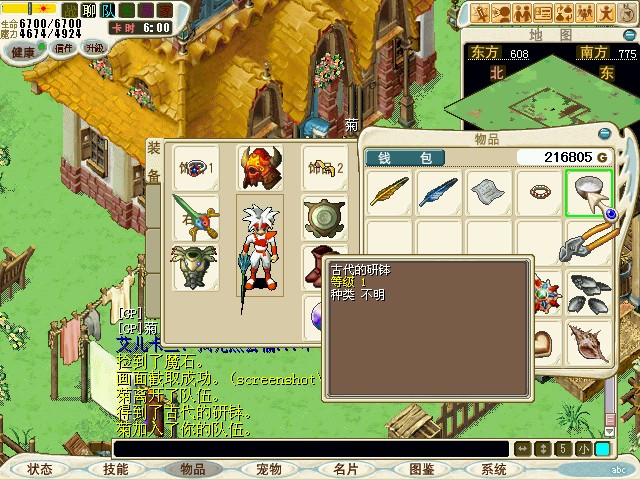Choose the ring item in inventory
Viewport: 640px width, 480px height.
point(539,191)
